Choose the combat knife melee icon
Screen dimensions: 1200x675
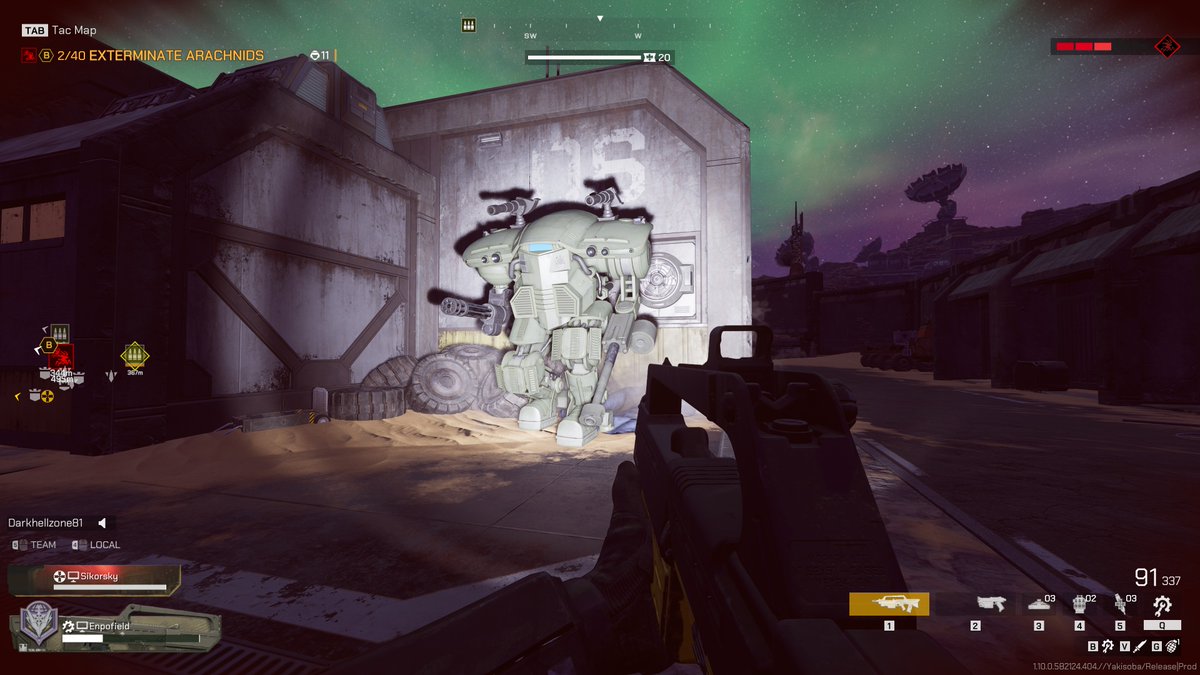point(1139,646)
